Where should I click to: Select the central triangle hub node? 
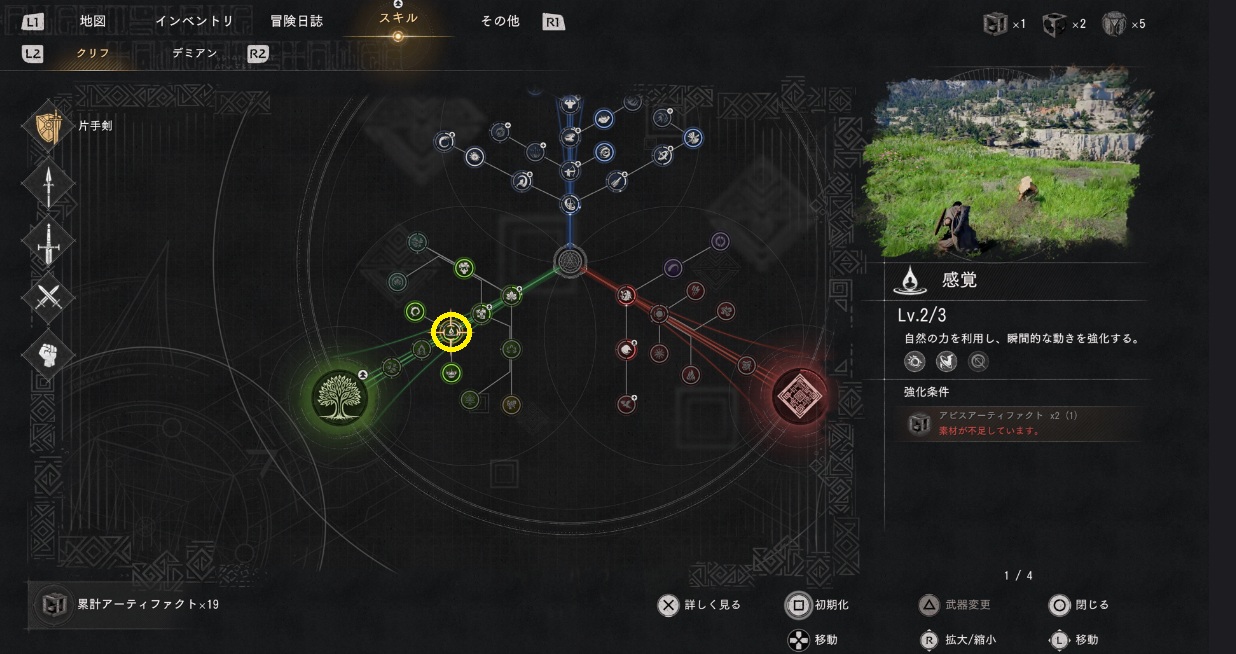point(569,261)
